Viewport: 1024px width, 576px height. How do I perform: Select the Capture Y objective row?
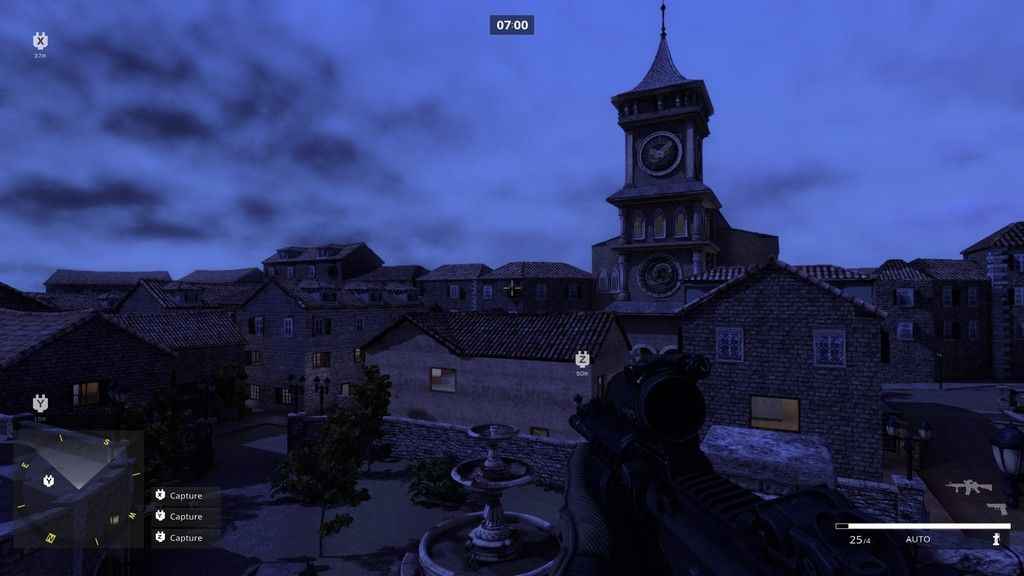tap(185, 517)
